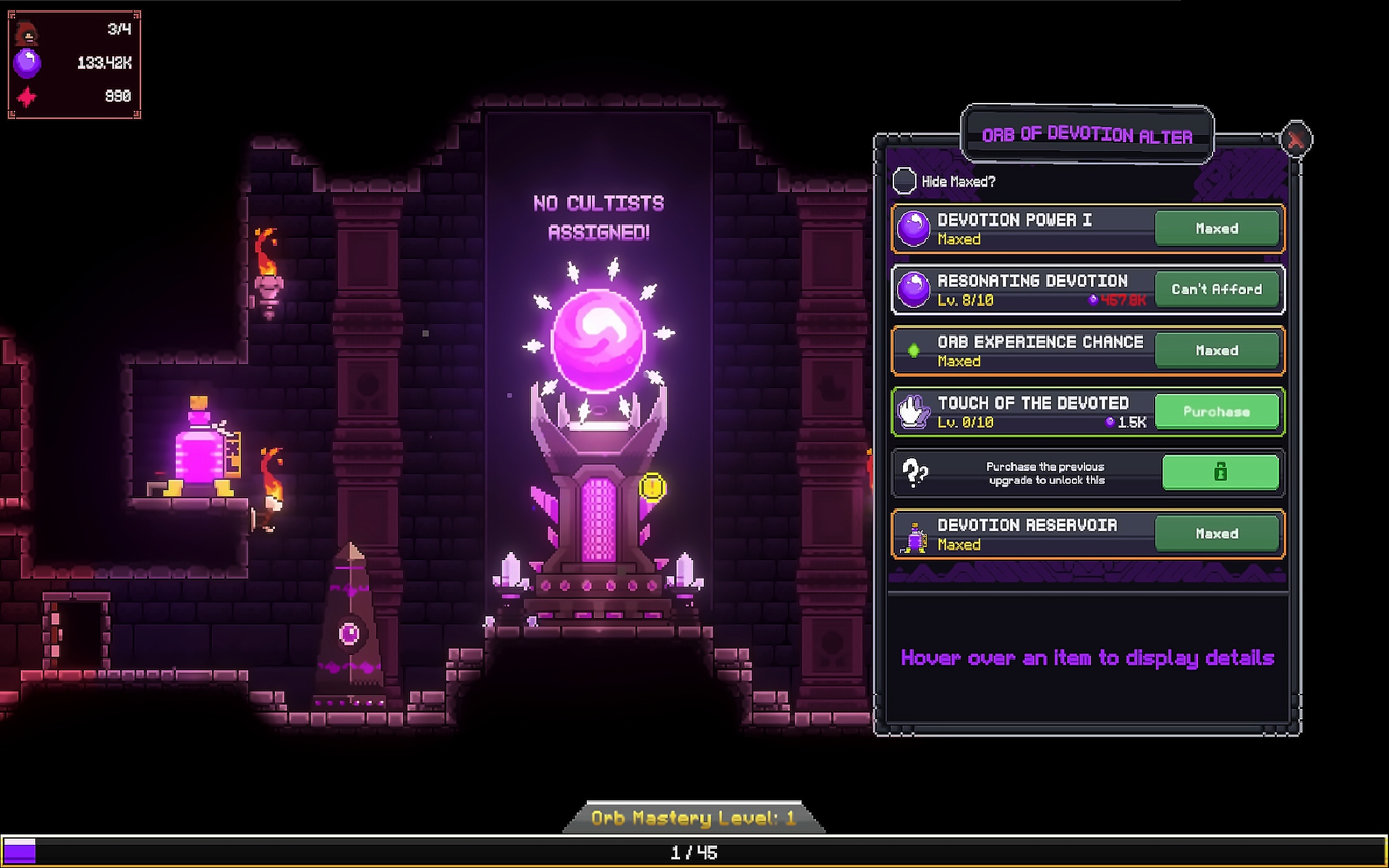Click the Maxed button for Devotion Reservoir
The height and width of the screenshot is (868, 1389).
1217,534
